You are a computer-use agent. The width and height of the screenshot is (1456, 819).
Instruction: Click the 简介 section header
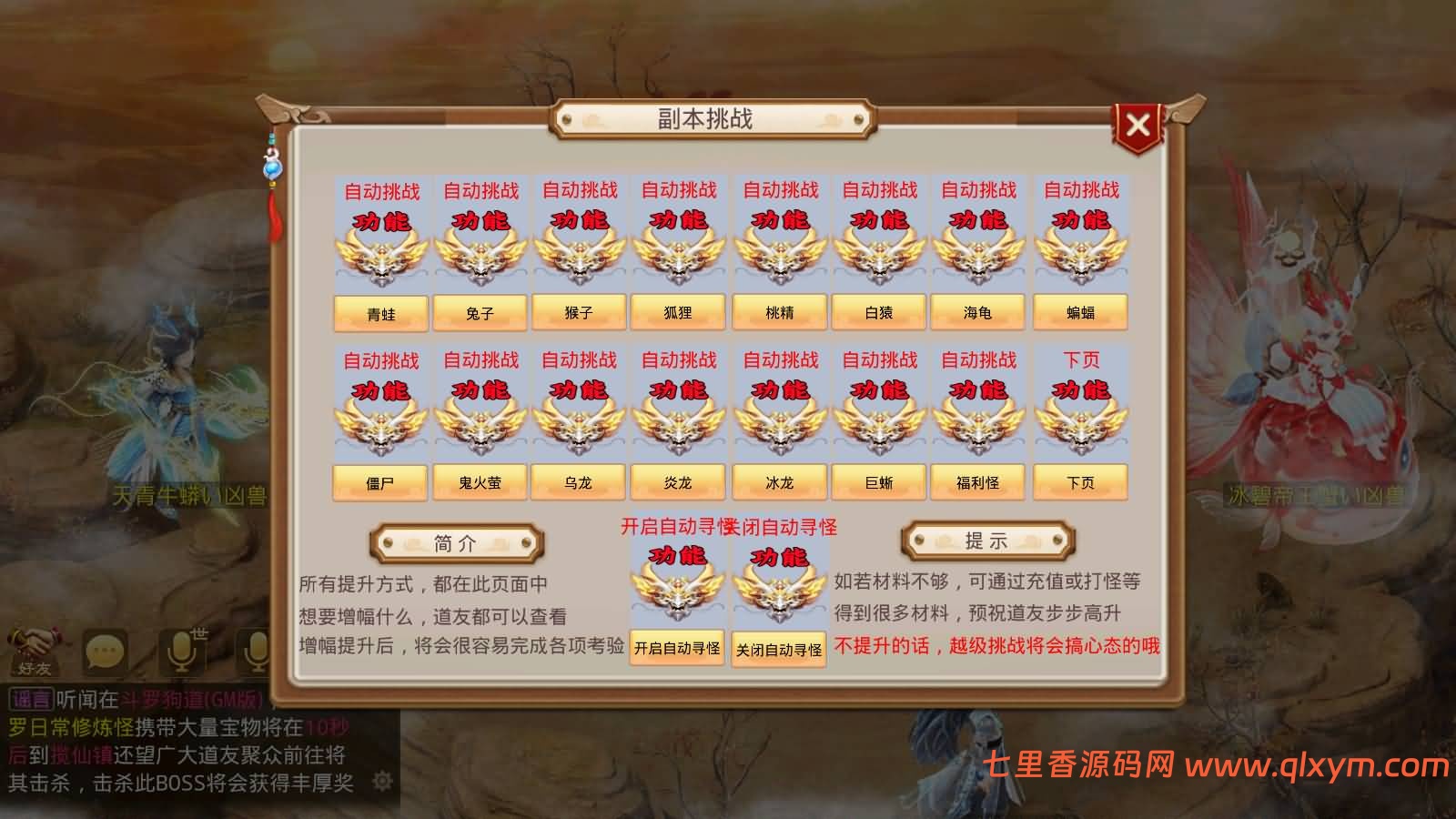coord(459,544)
